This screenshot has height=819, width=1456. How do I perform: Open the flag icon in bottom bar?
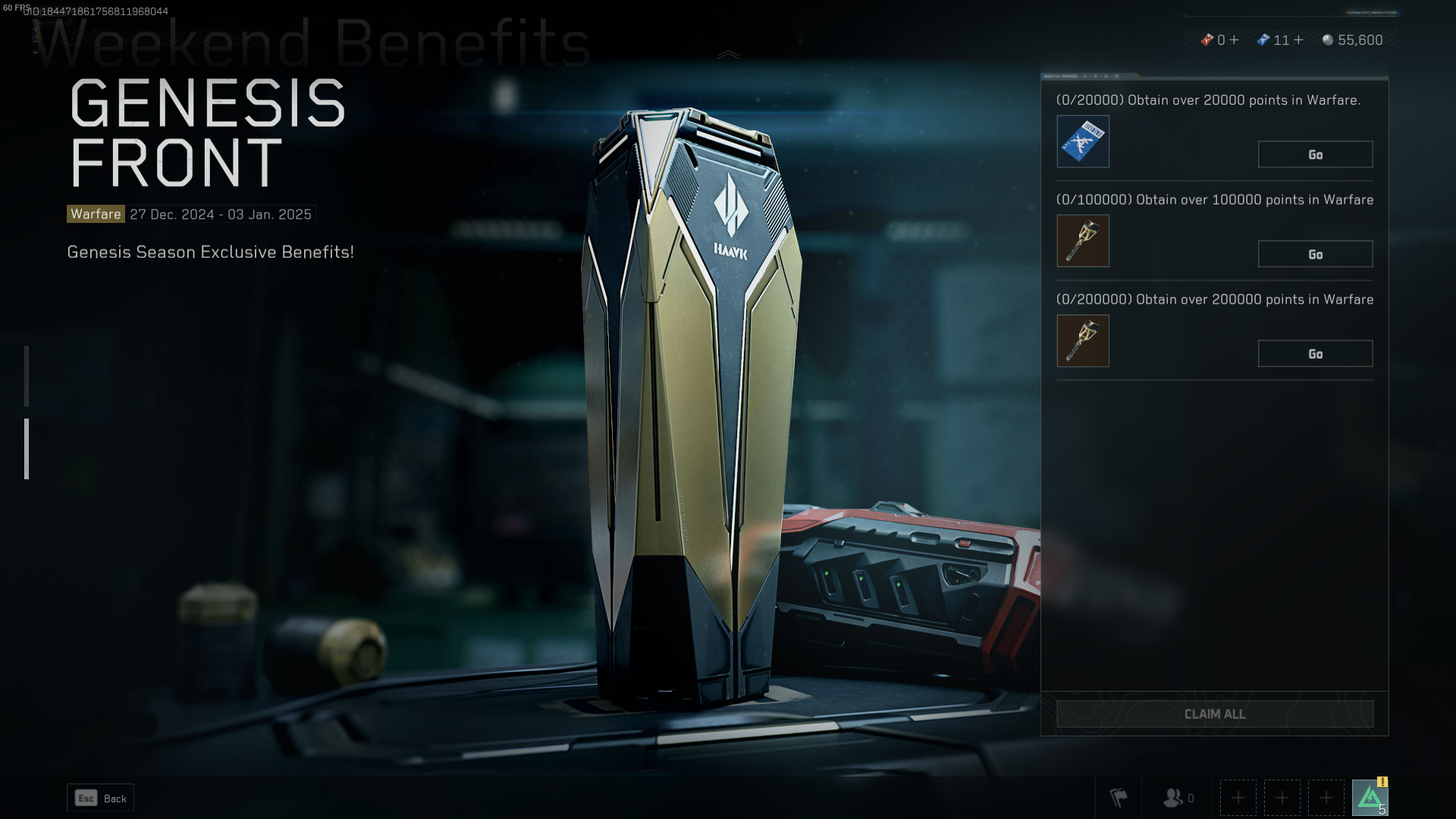1119,798
